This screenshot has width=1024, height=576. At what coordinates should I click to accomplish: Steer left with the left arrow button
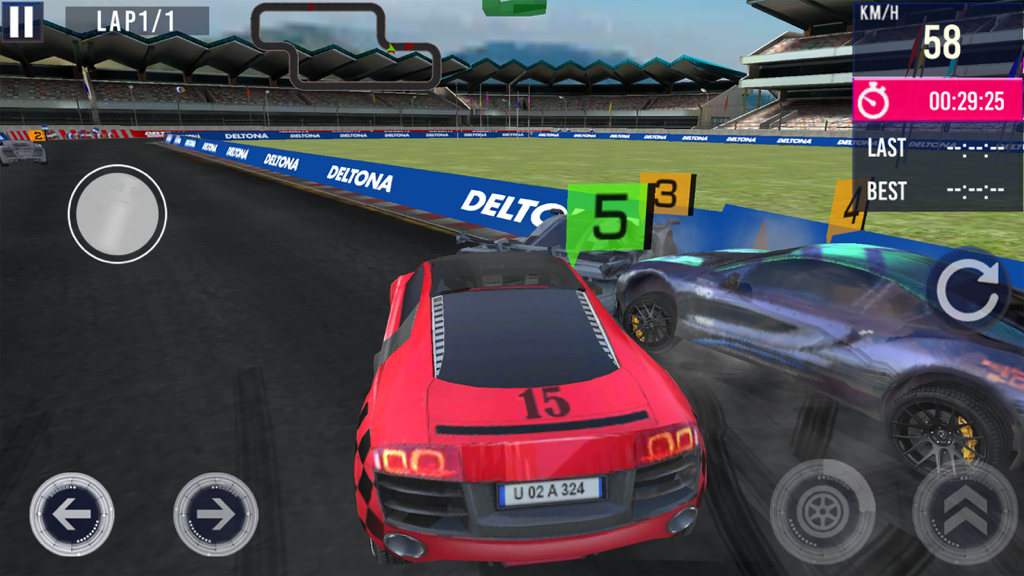click(x=72, y=514)
